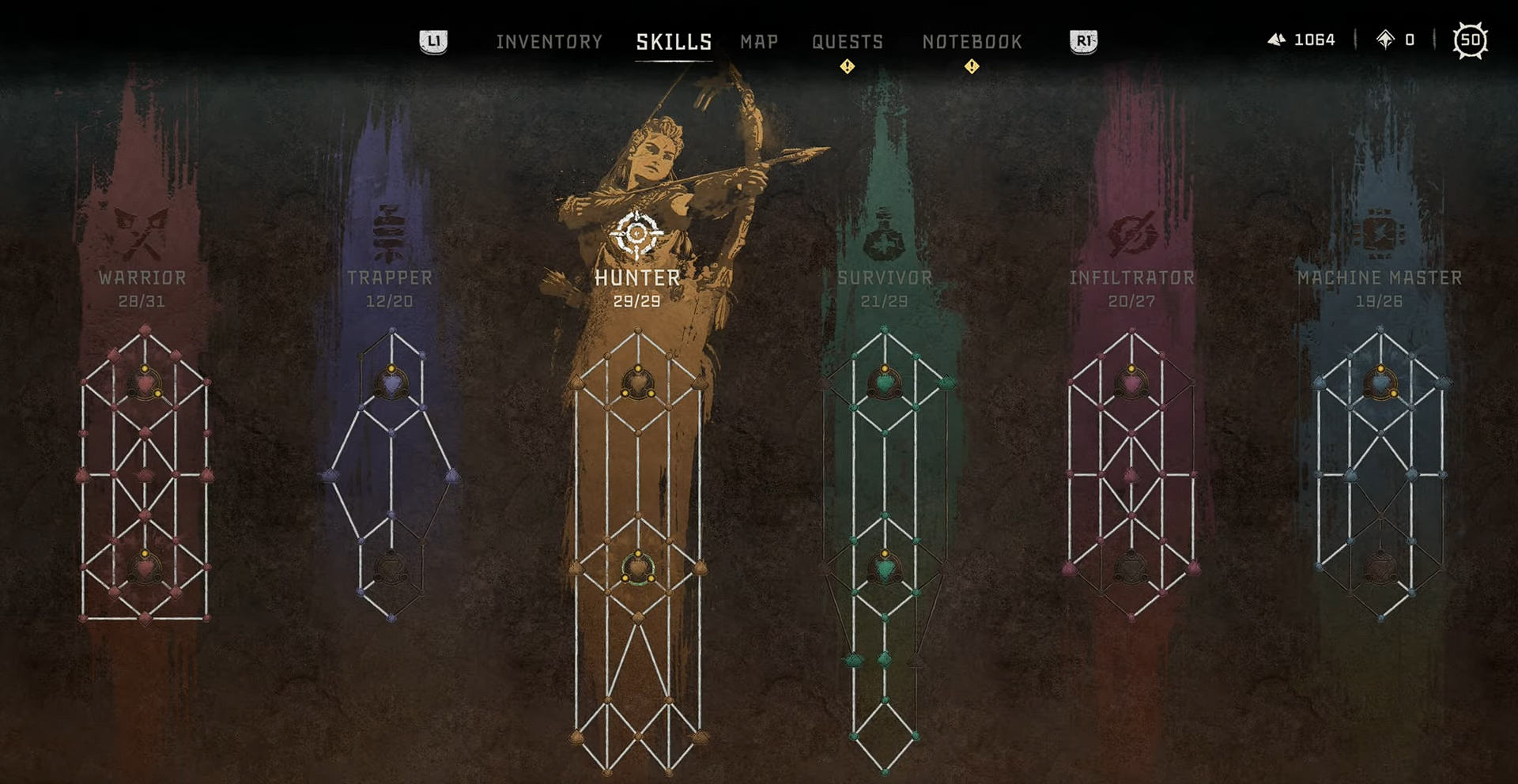Select the Hunter skill tree

tap(637, 278)
